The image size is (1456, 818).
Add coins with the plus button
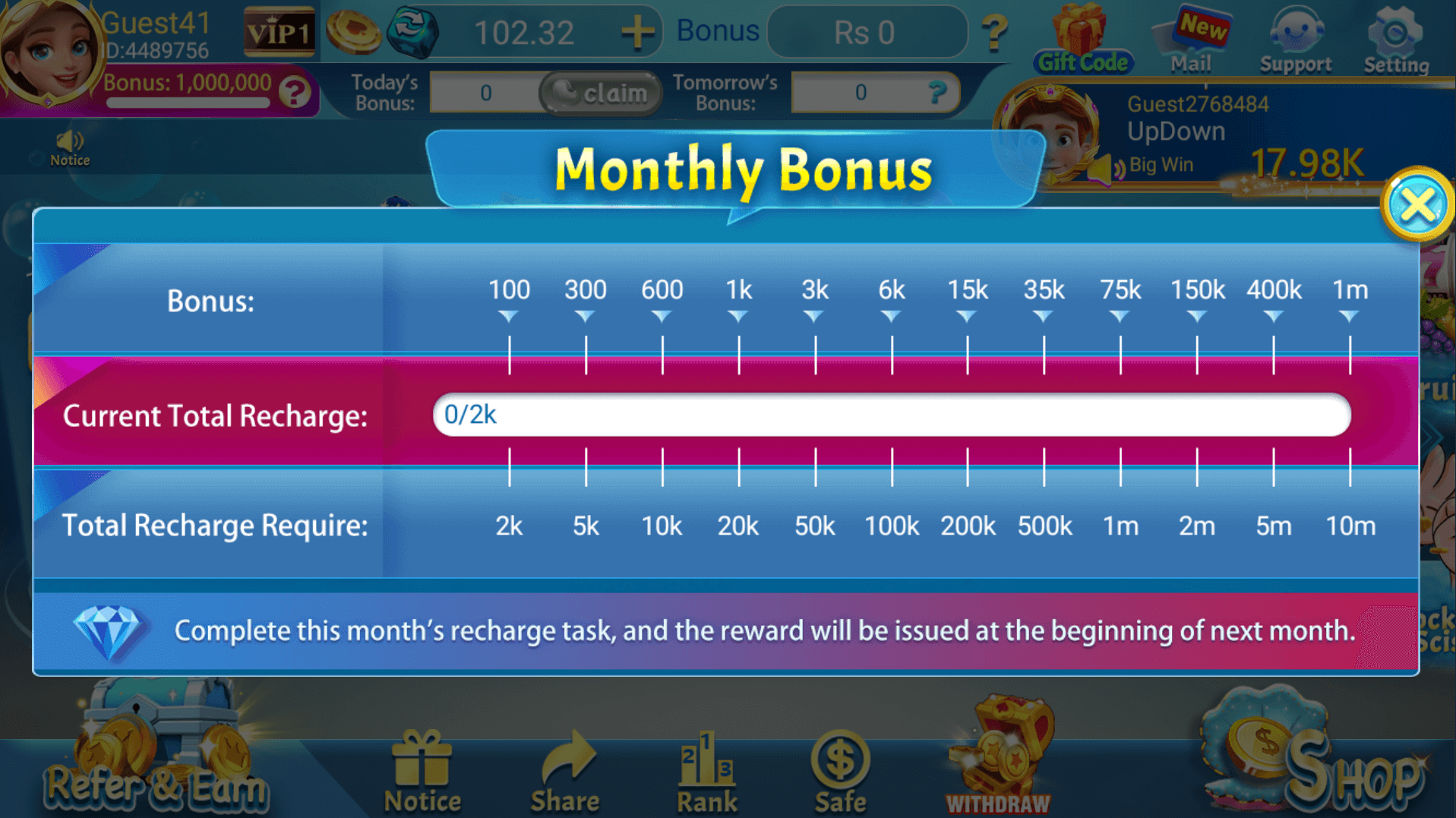[x=640, y=30]
